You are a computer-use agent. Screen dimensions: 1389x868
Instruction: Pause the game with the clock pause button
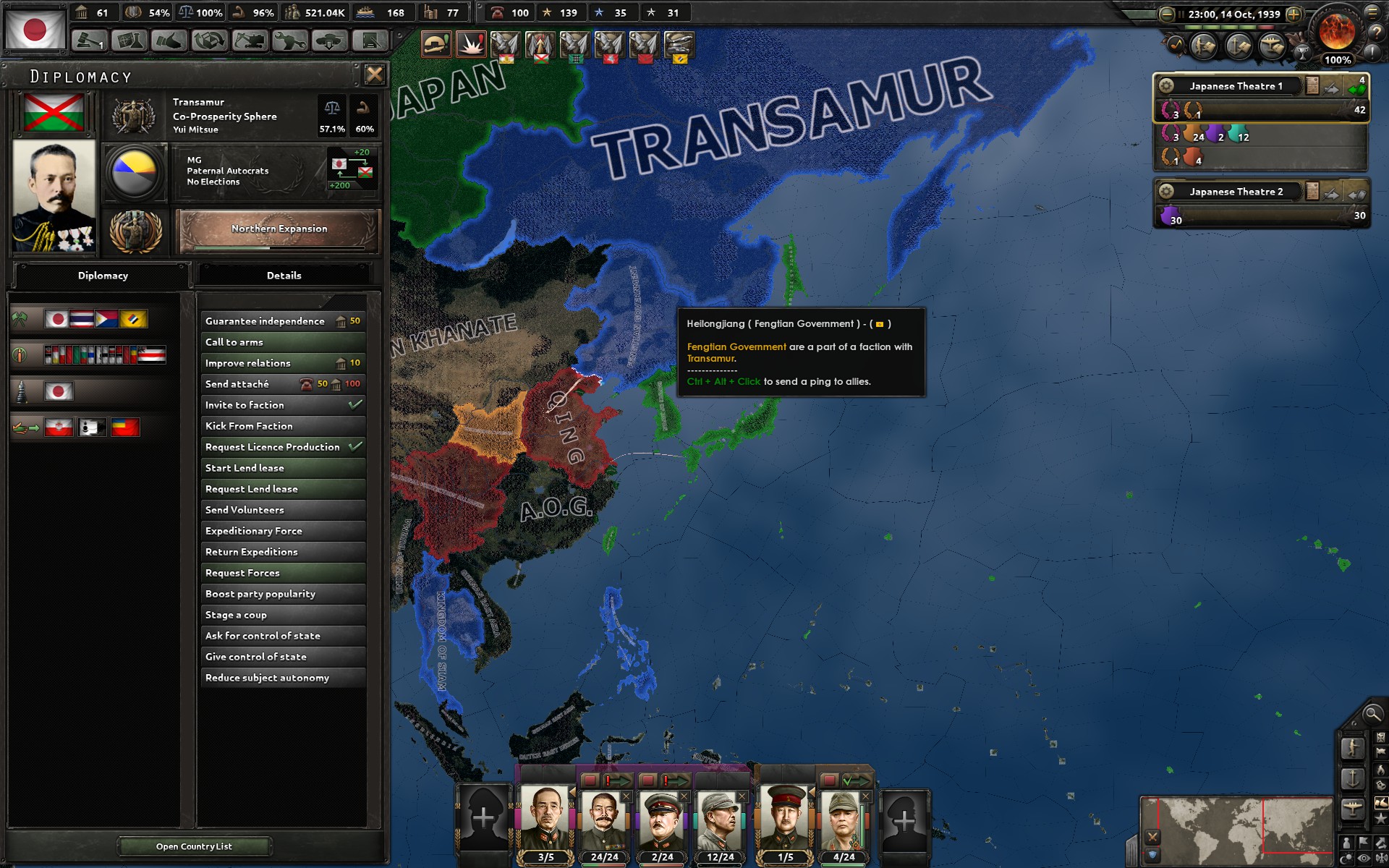click(1182, 14)
